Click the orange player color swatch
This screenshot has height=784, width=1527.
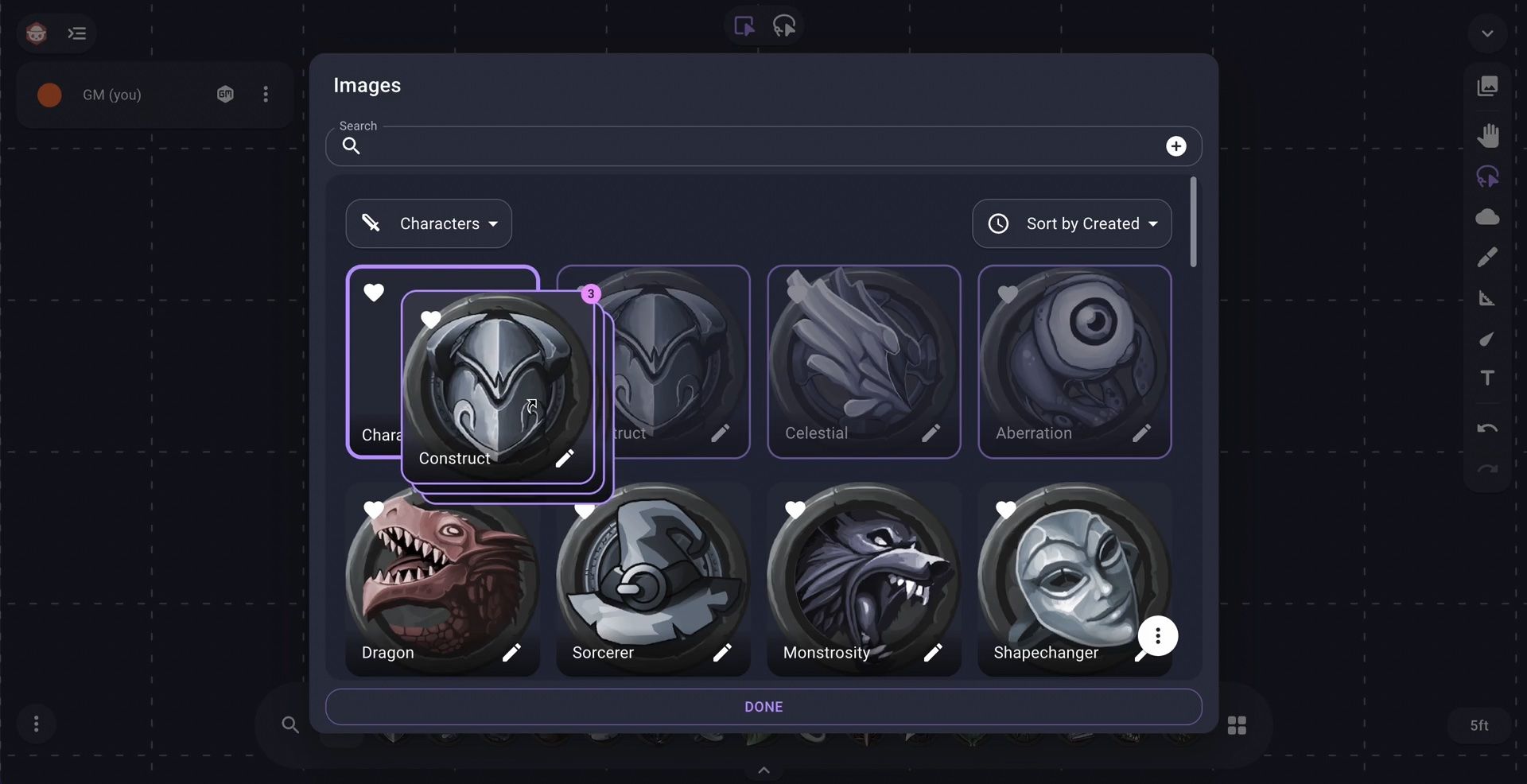pos(49,95)
